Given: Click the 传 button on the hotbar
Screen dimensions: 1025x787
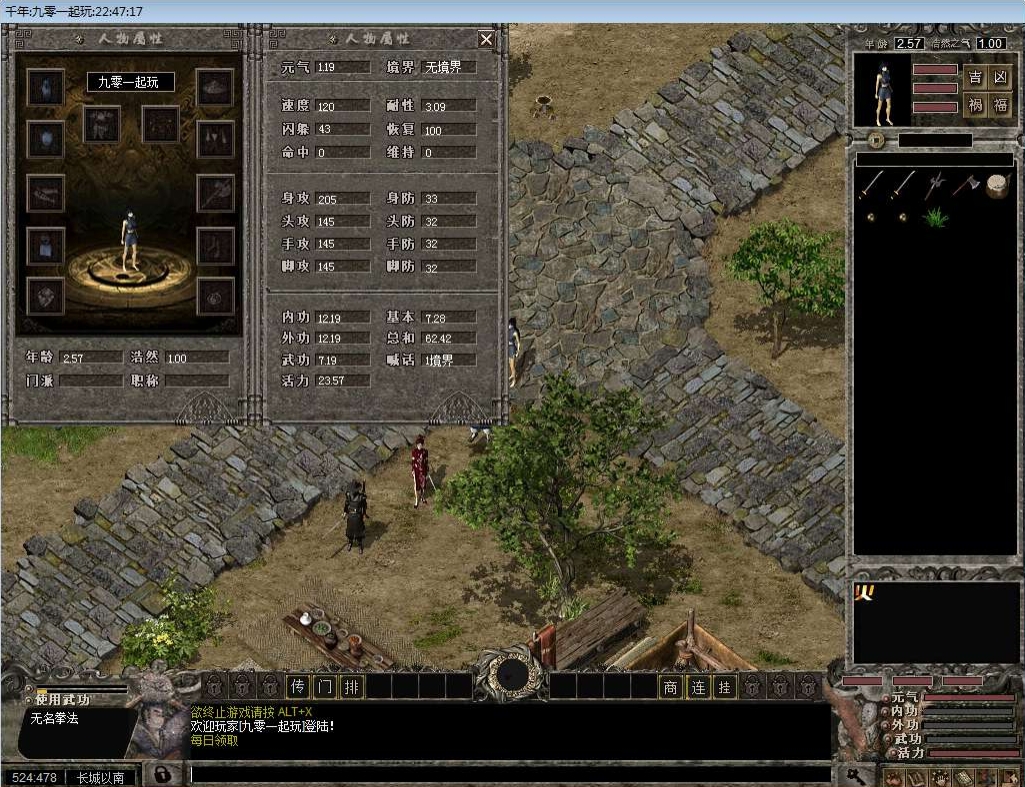Looking at the screenshot, I should click(297, 686).
